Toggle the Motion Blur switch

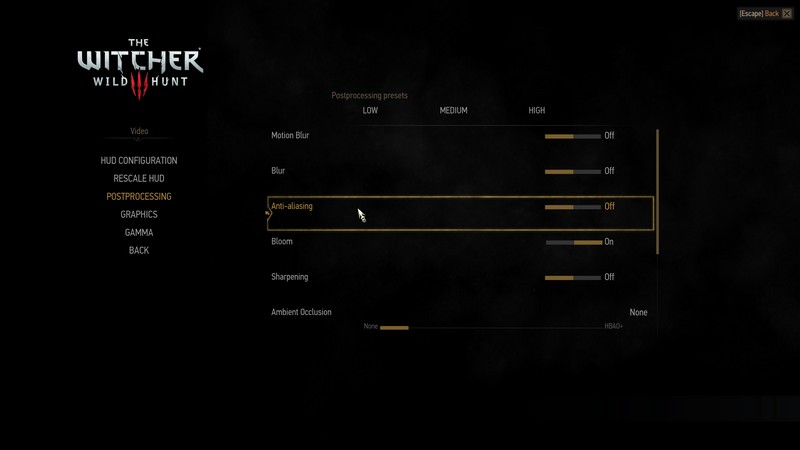pyautogui.click(x=573, y=136)
